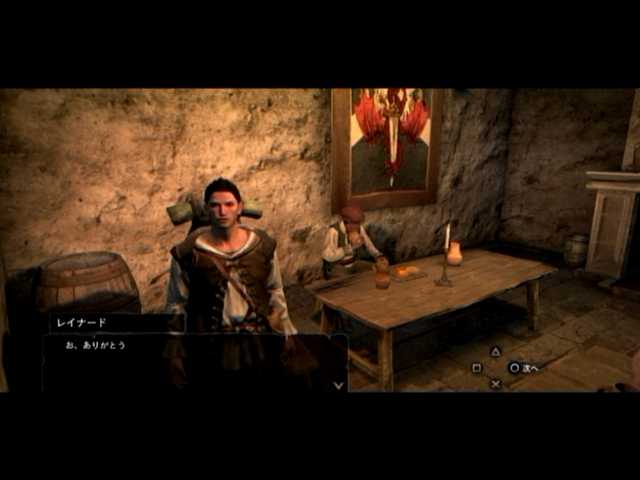640x480 pixels.
Task: Advance dialogue with the down arrow indicator
Action: 338,383
